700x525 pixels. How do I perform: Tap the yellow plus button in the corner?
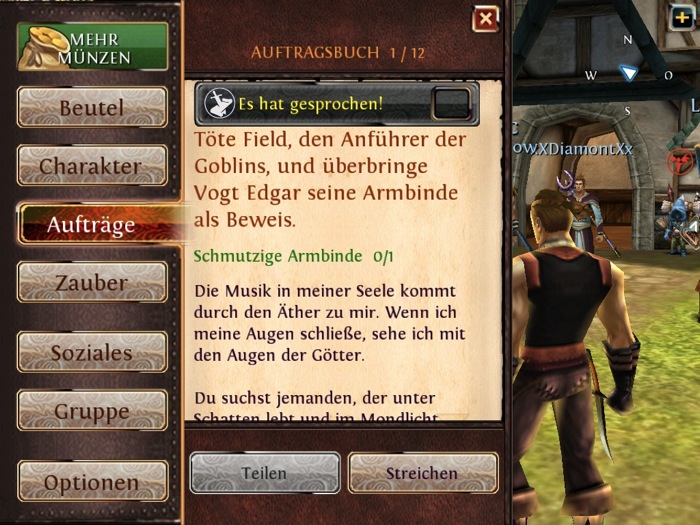click(x=683, y=16)
